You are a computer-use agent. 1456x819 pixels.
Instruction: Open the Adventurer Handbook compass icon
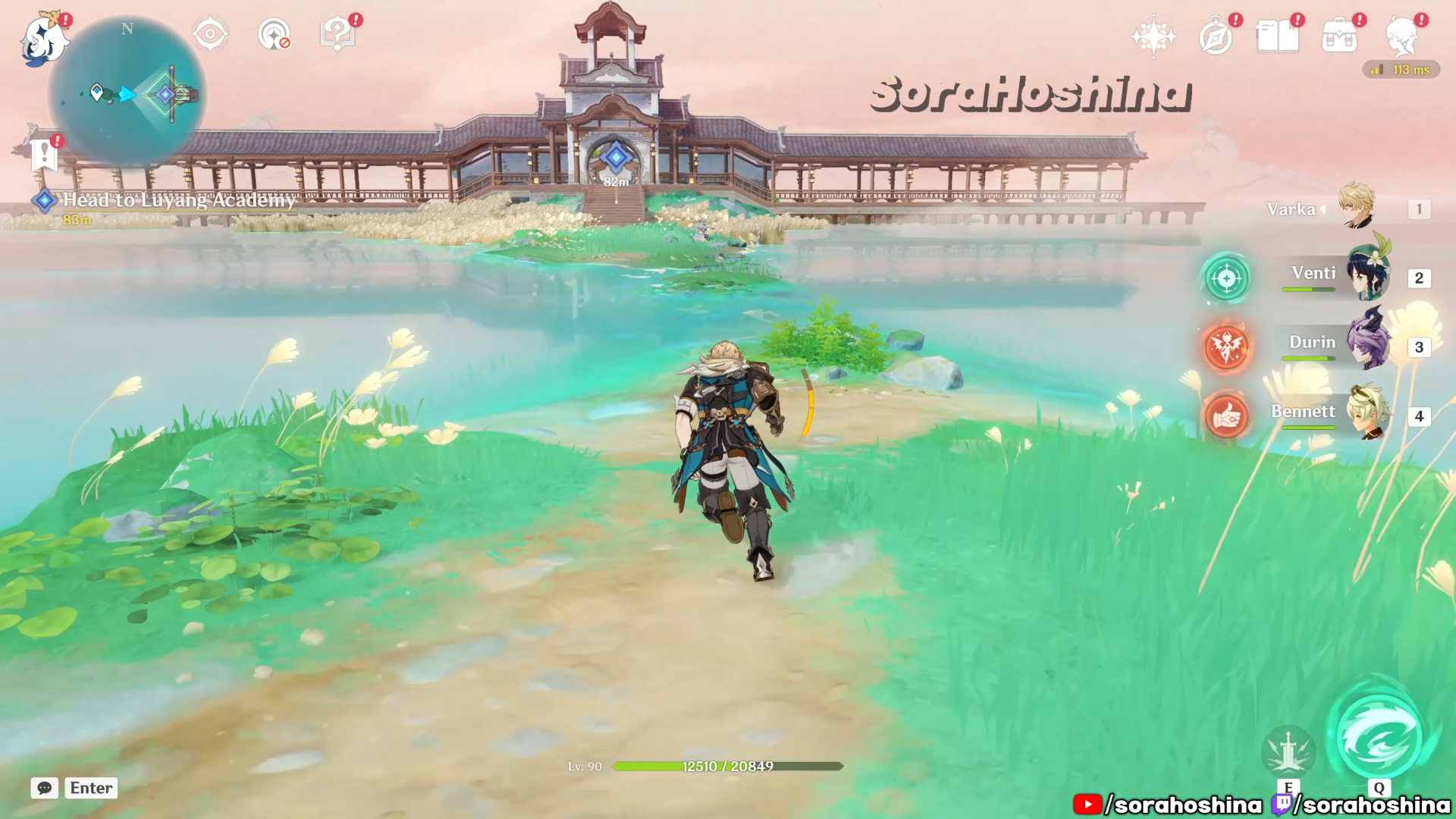pyautogui.click(x=1216, y=36)
